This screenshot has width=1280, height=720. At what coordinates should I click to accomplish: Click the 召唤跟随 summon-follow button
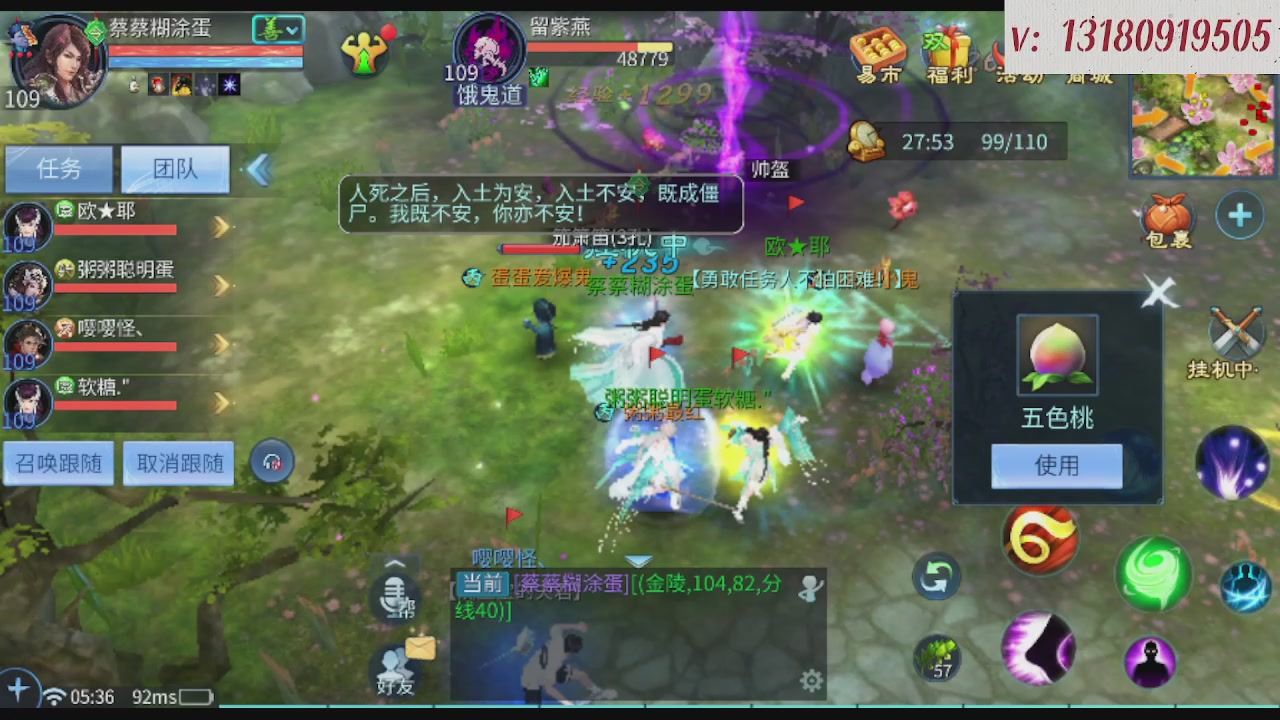58,463
